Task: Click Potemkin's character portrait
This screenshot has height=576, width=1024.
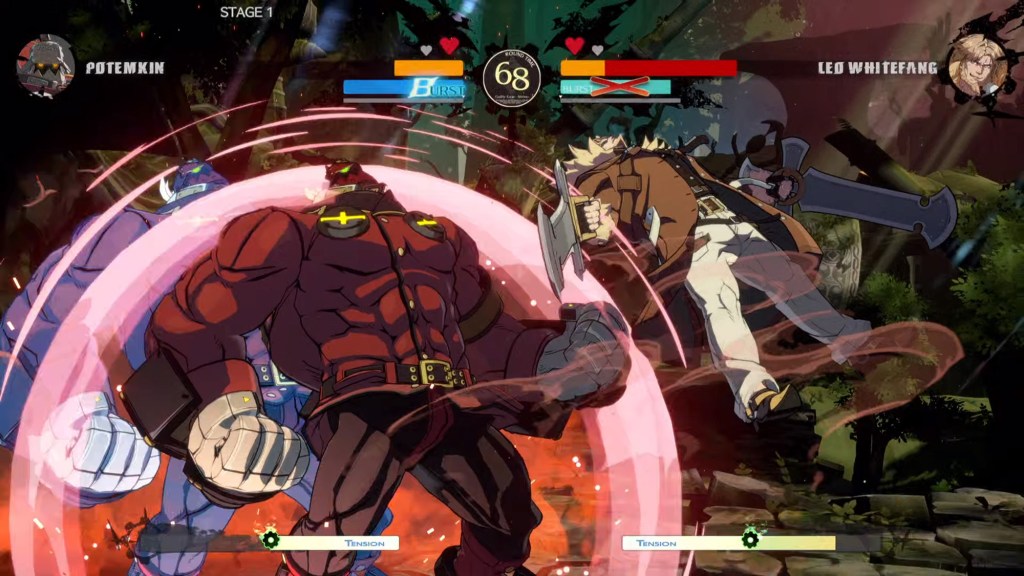Action: tap(46, 65)
